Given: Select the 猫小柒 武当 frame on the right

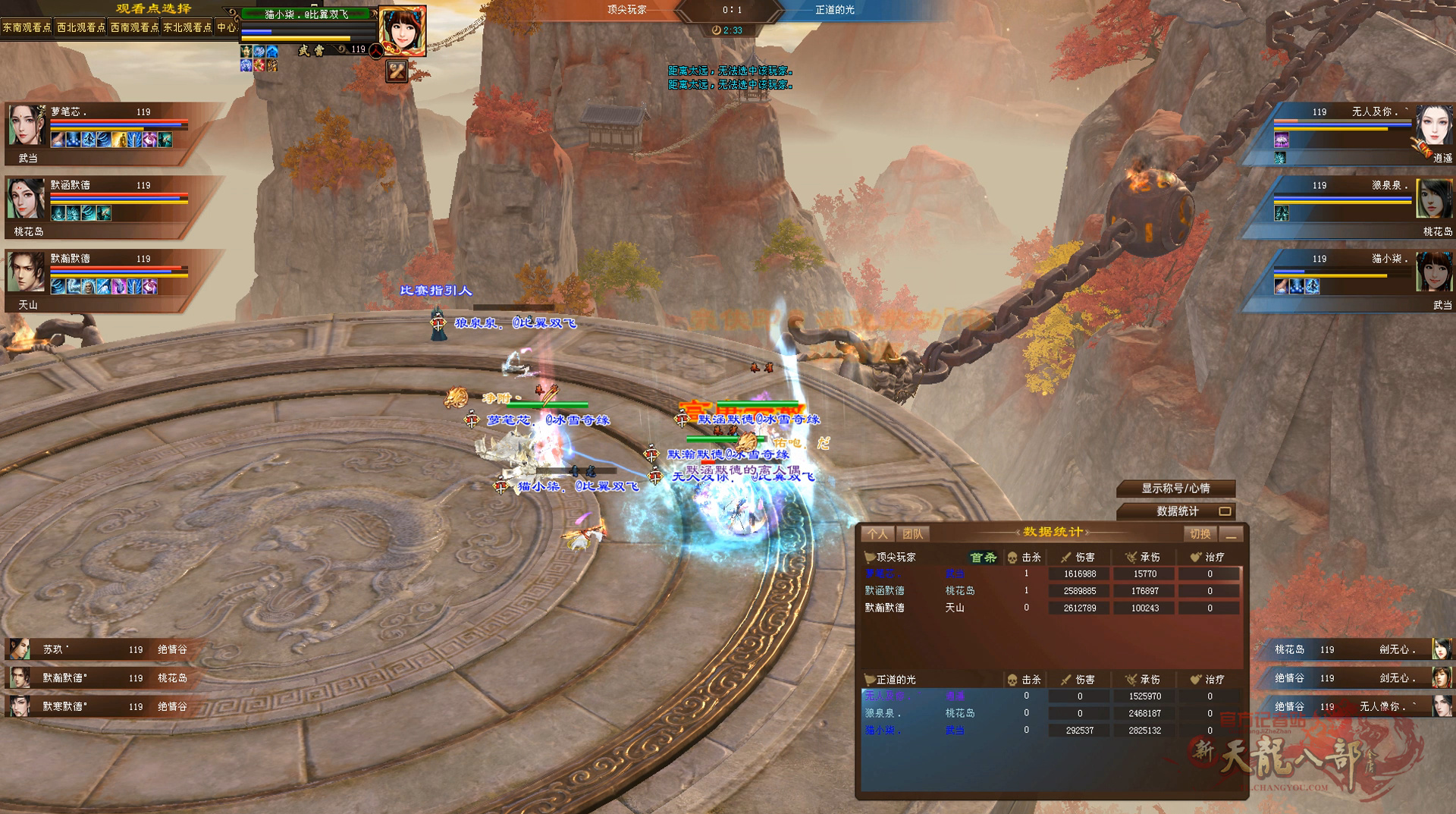Looking at the screenshot, I should [1357, 281].
